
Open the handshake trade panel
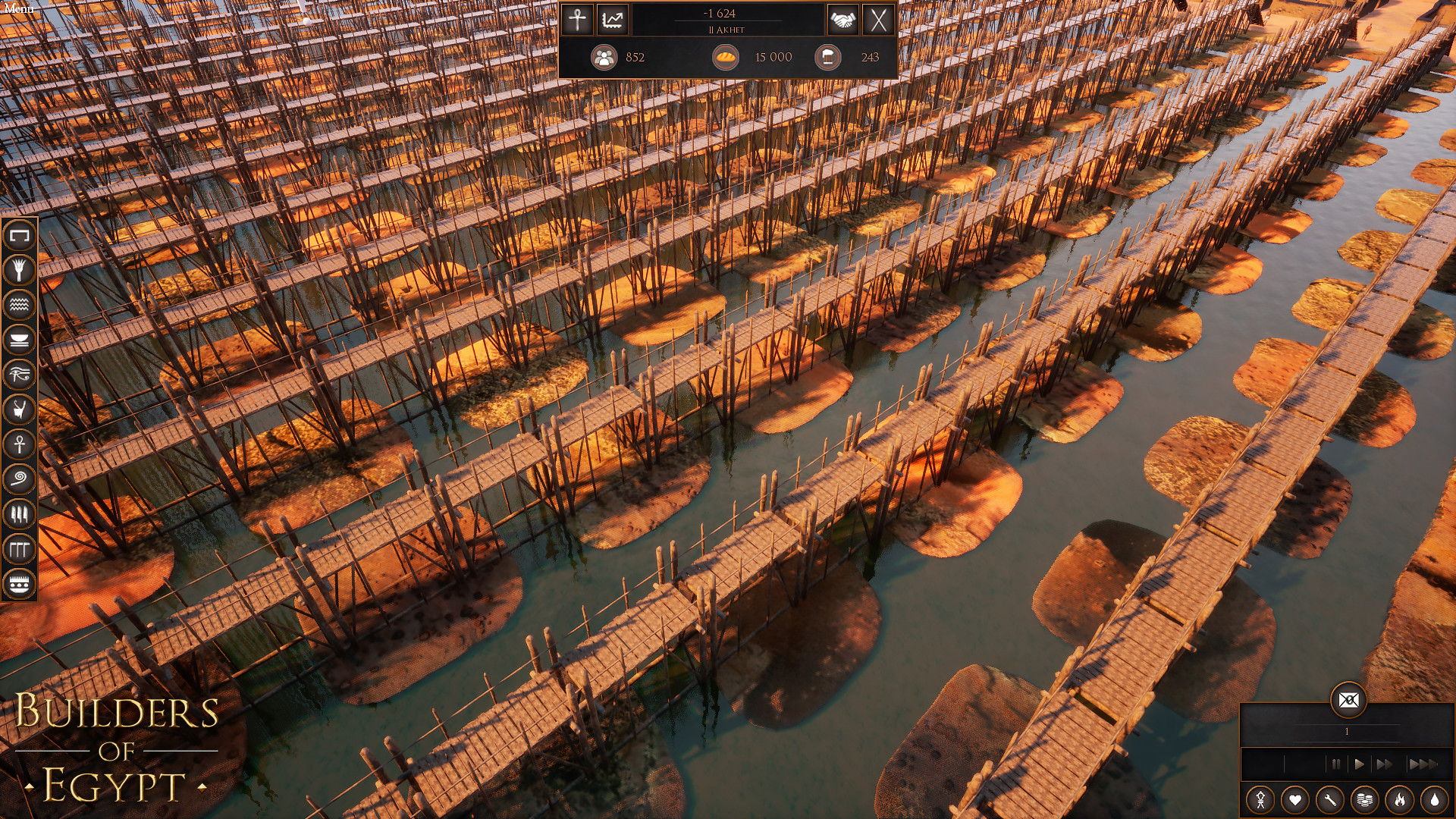(x=843, y=20)
